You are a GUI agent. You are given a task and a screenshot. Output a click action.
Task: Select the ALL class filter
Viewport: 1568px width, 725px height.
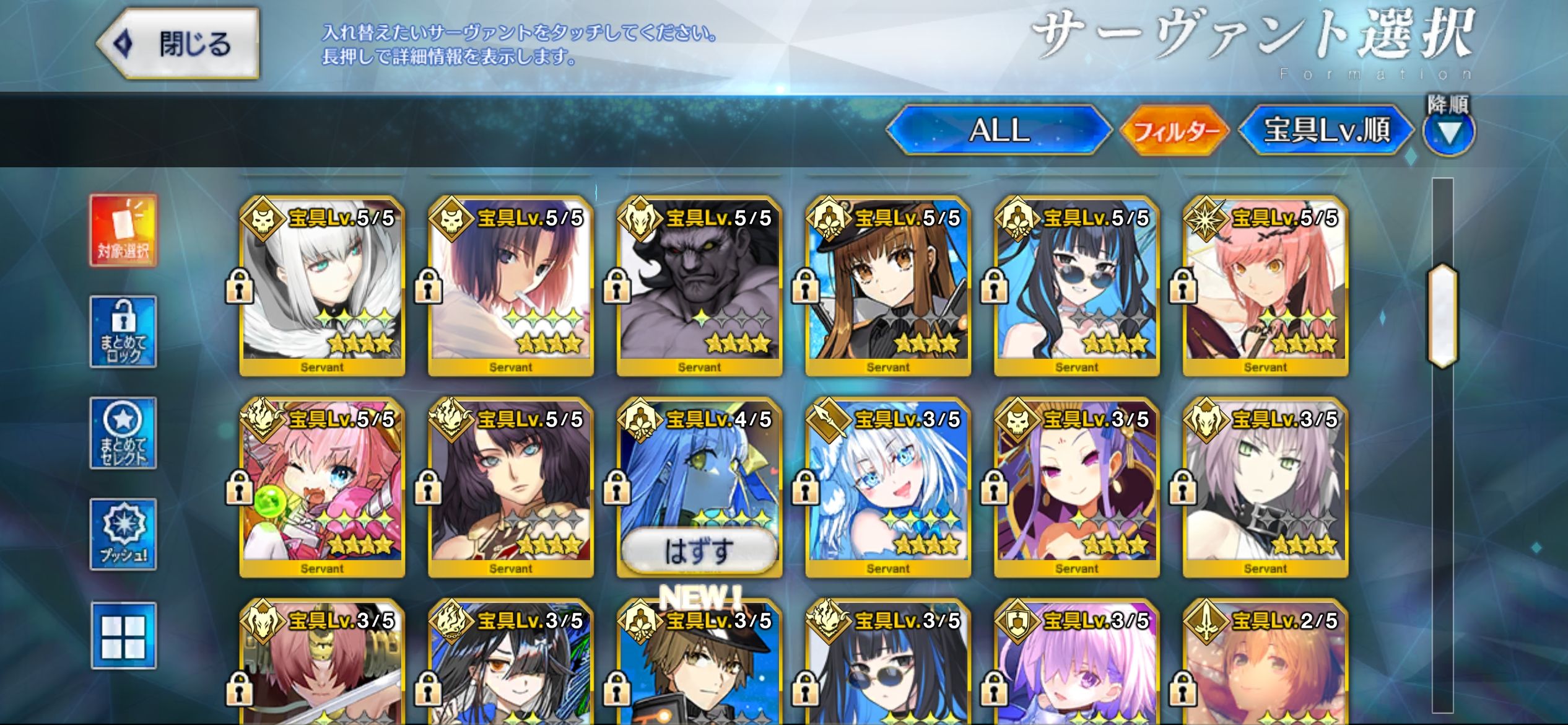[999, 130]
